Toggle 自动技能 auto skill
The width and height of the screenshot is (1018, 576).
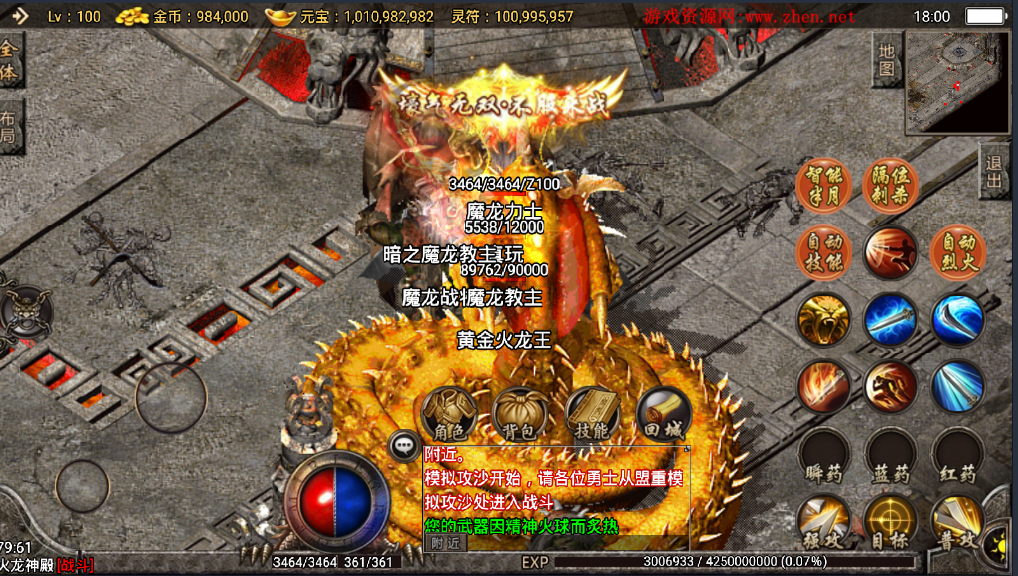click(823, 252)
